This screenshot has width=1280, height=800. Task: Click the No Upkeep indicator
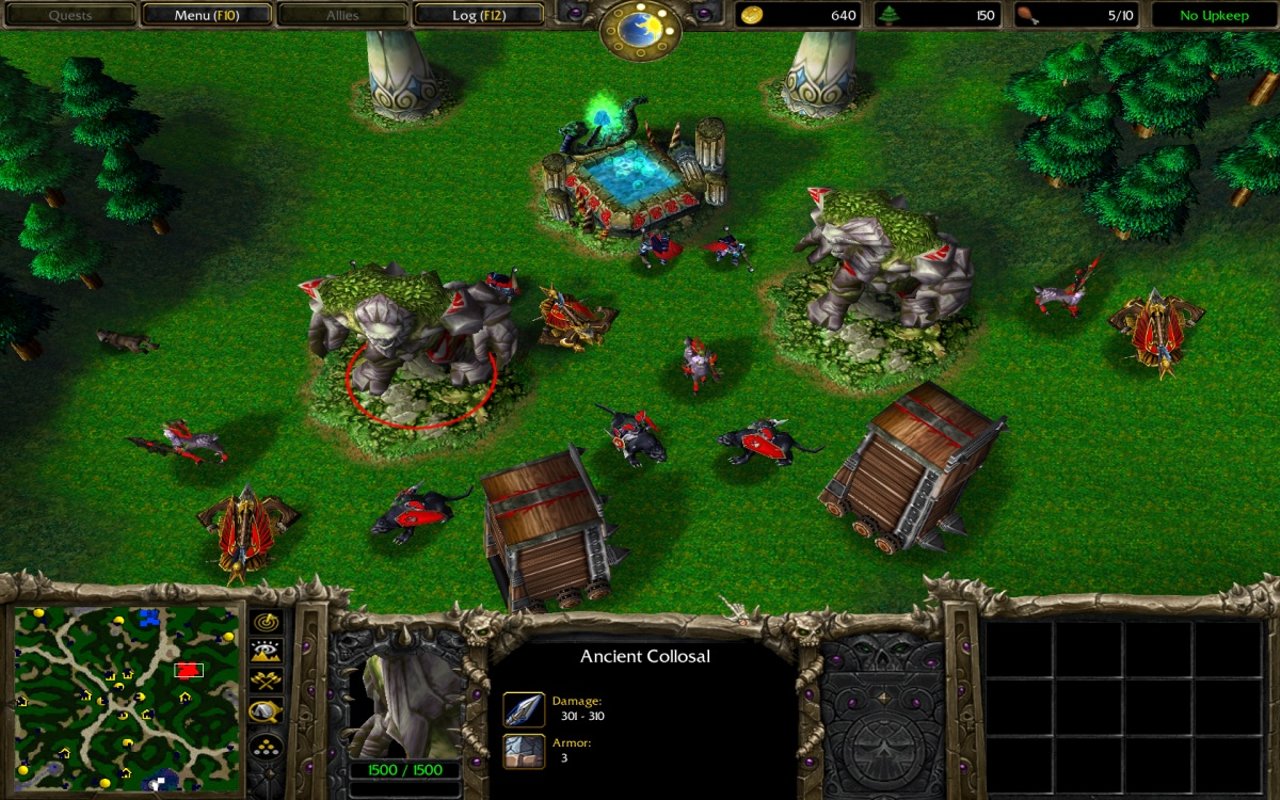click(1214, 15)
